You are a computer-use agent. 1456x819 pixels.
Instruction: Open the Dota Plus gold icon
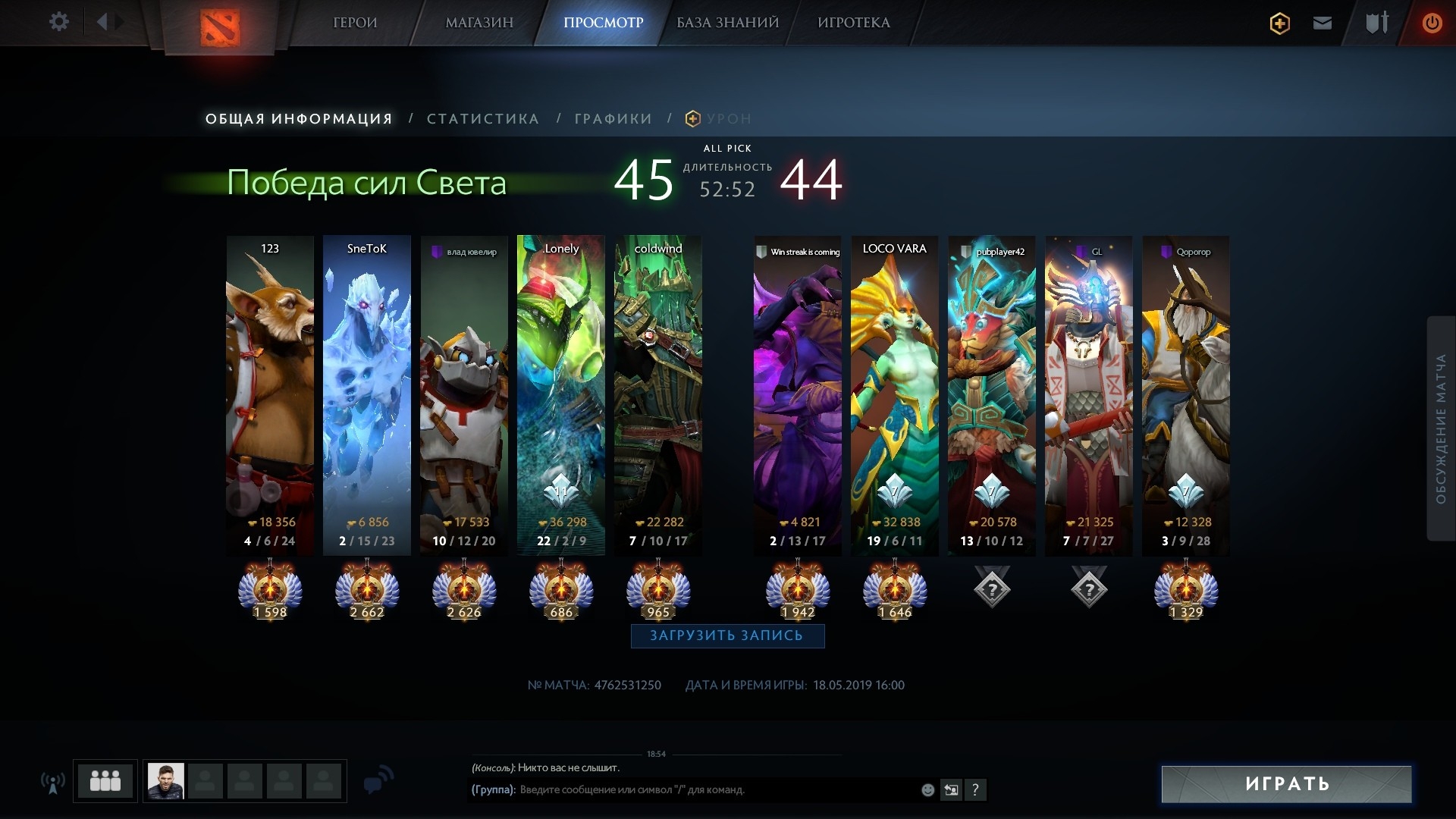(1279, 24)
